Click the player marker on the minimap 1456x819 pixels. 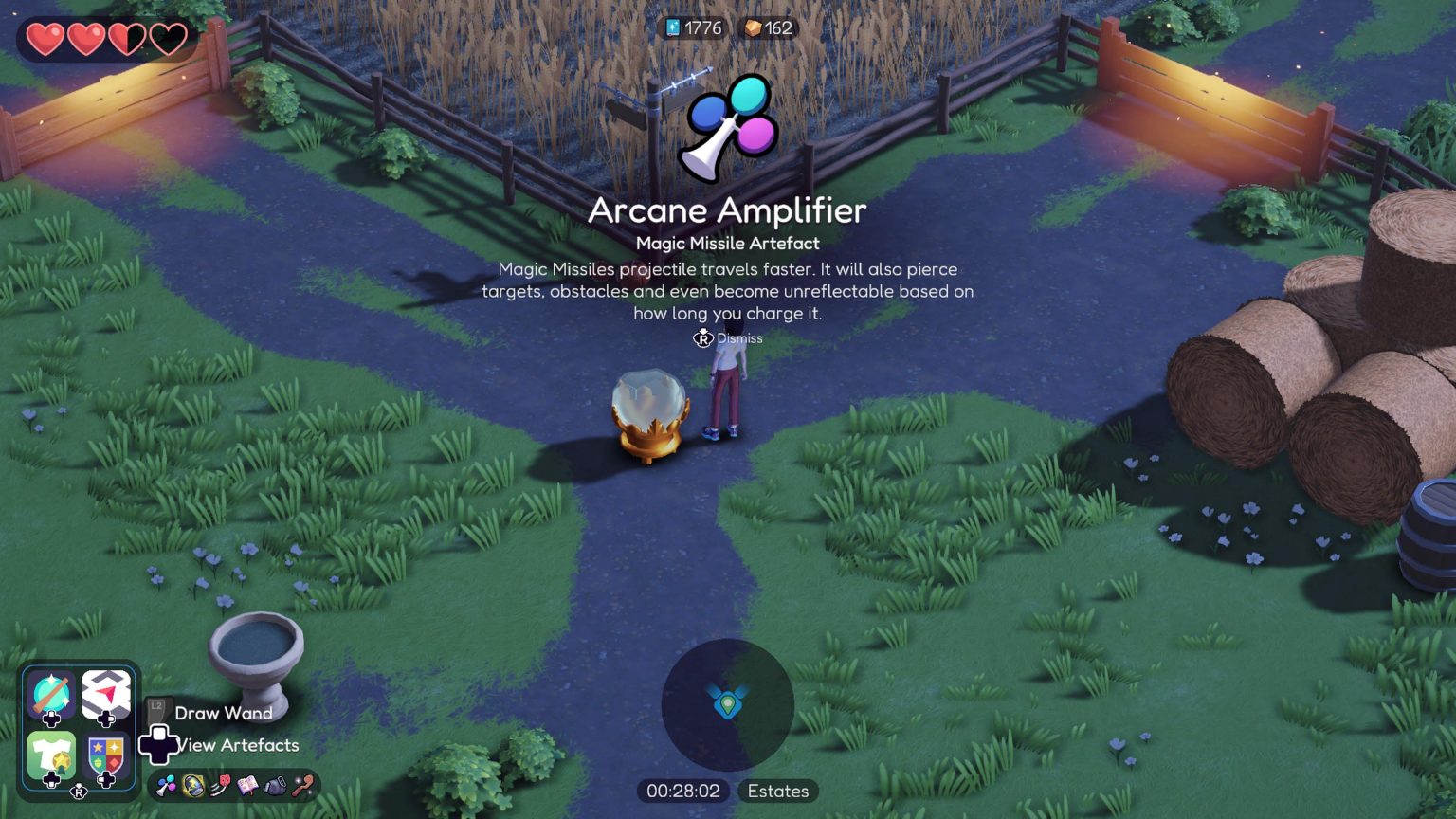pos(728,703)
